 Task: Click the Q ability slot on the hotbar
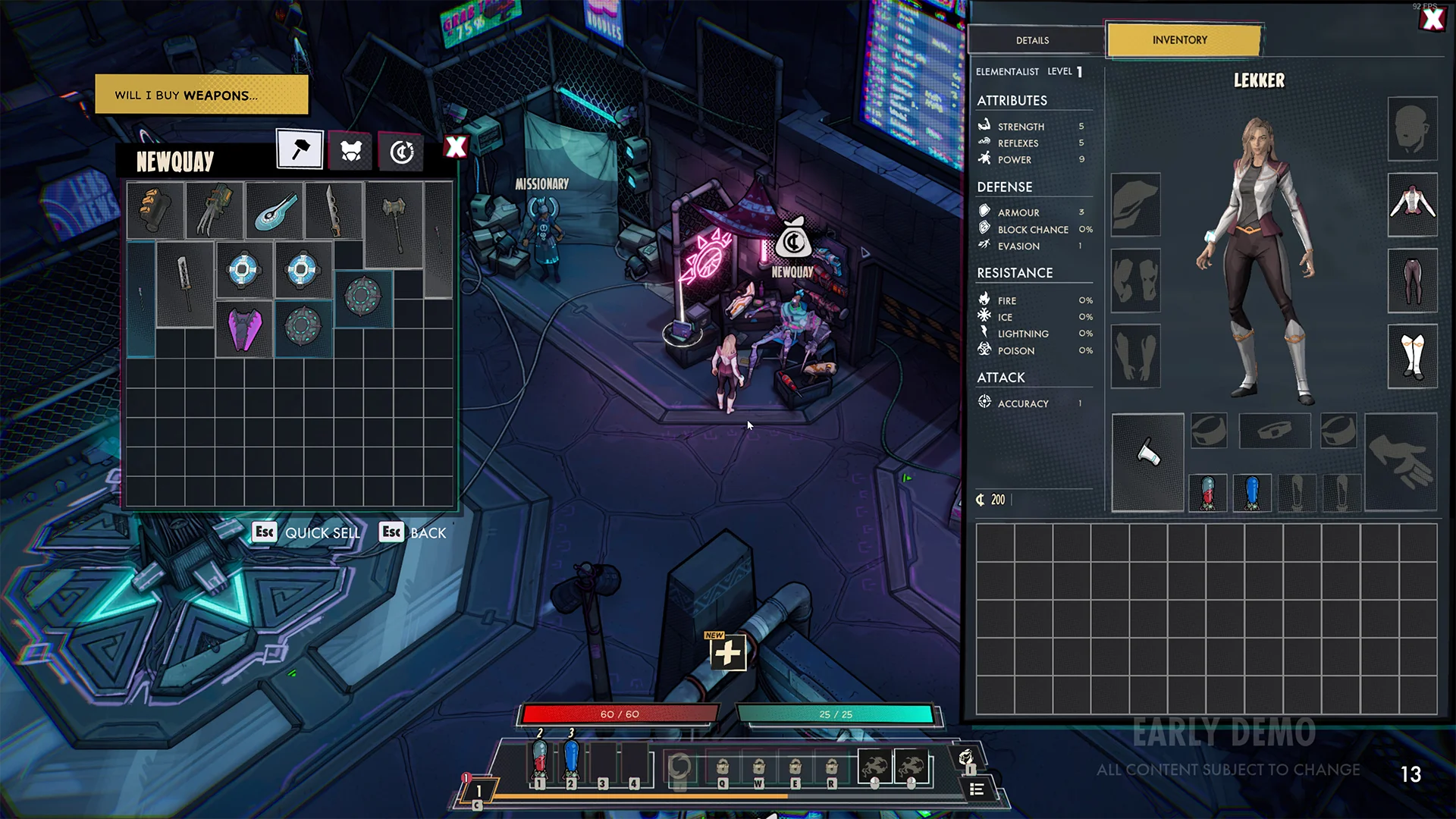pos(722,767)
